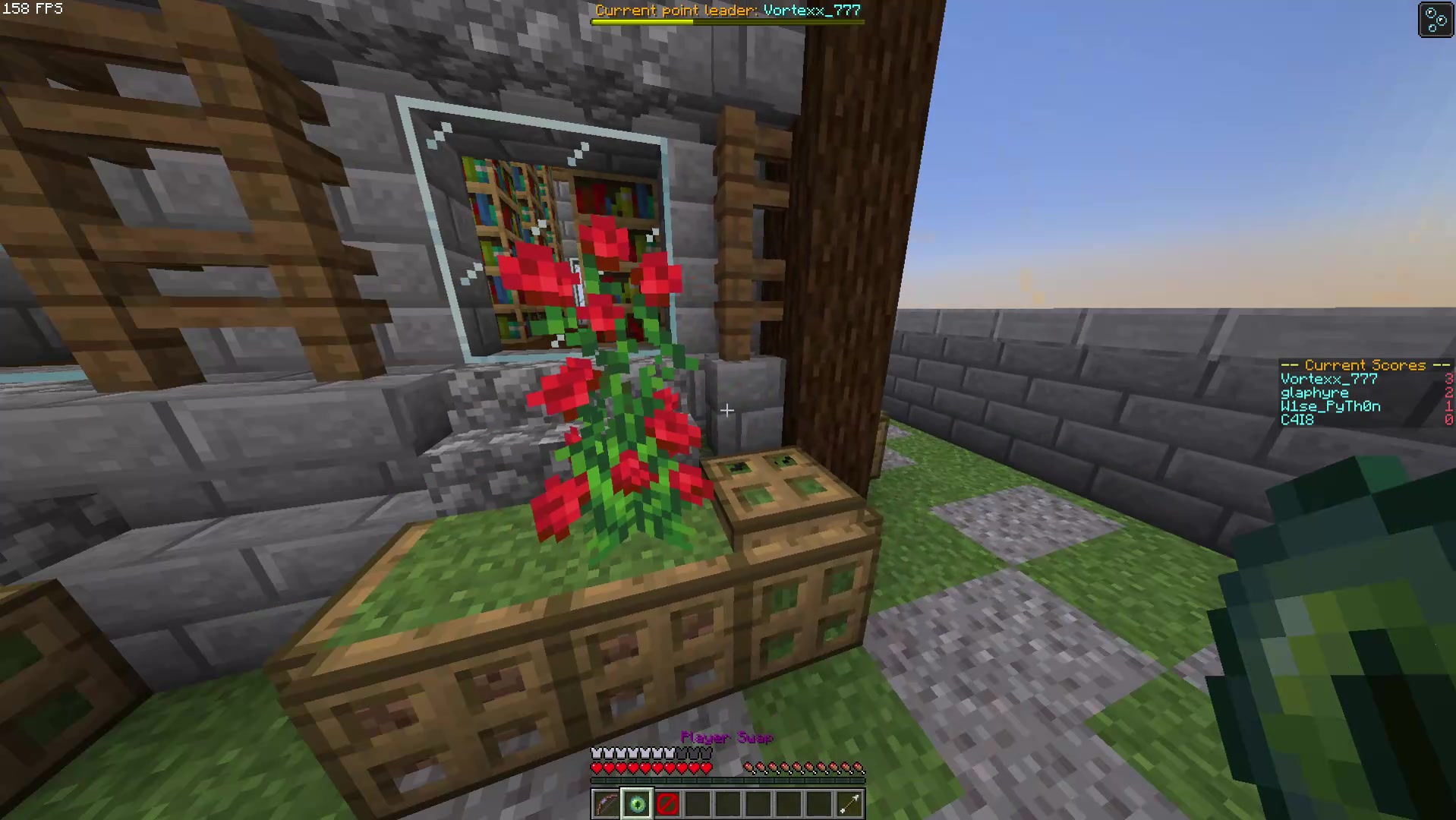Viewport: 1456px width, 820px height.
Task: Click the spinning mod icon in the top-right corner
Action: click(1436, 19)
